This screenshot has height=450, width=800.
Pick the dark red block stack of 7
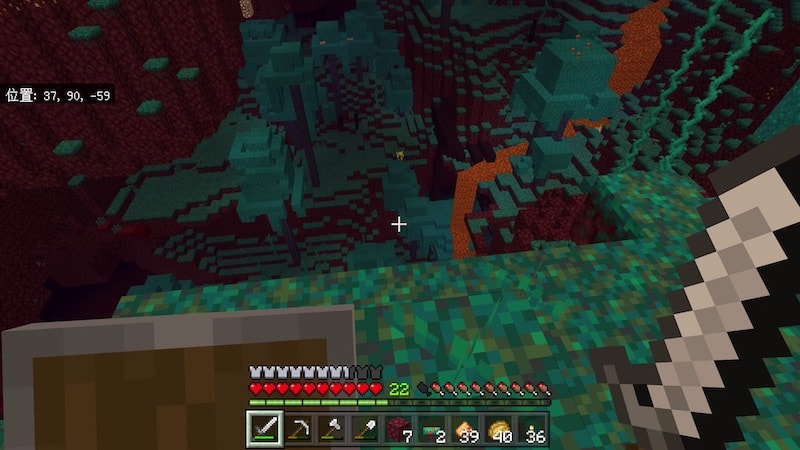coord(398,429)
